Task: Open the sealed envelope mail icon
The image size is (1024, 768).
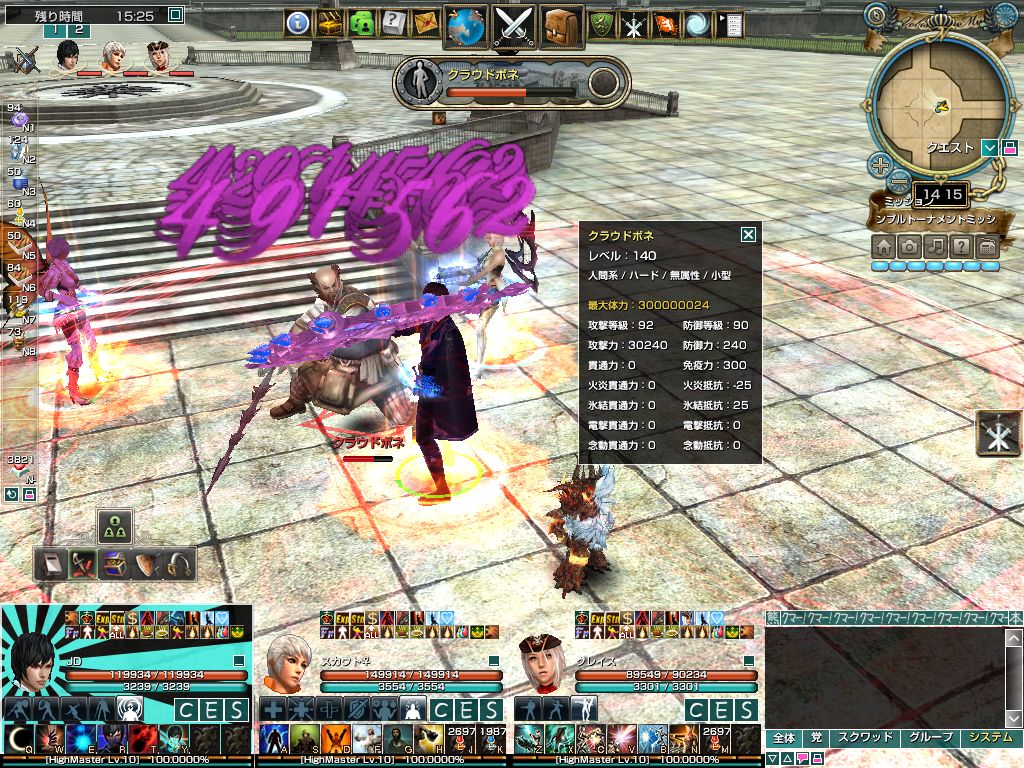Action: (425, 23)
